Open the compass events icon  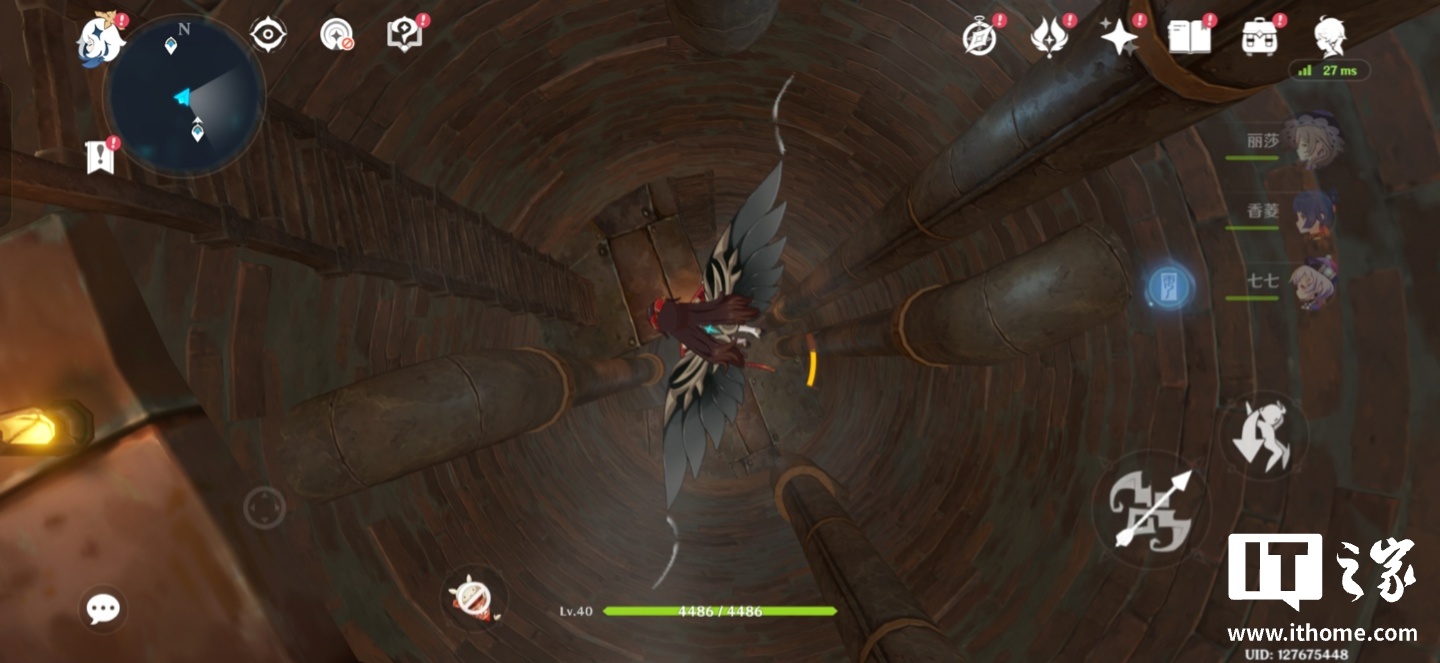[979, 38]
